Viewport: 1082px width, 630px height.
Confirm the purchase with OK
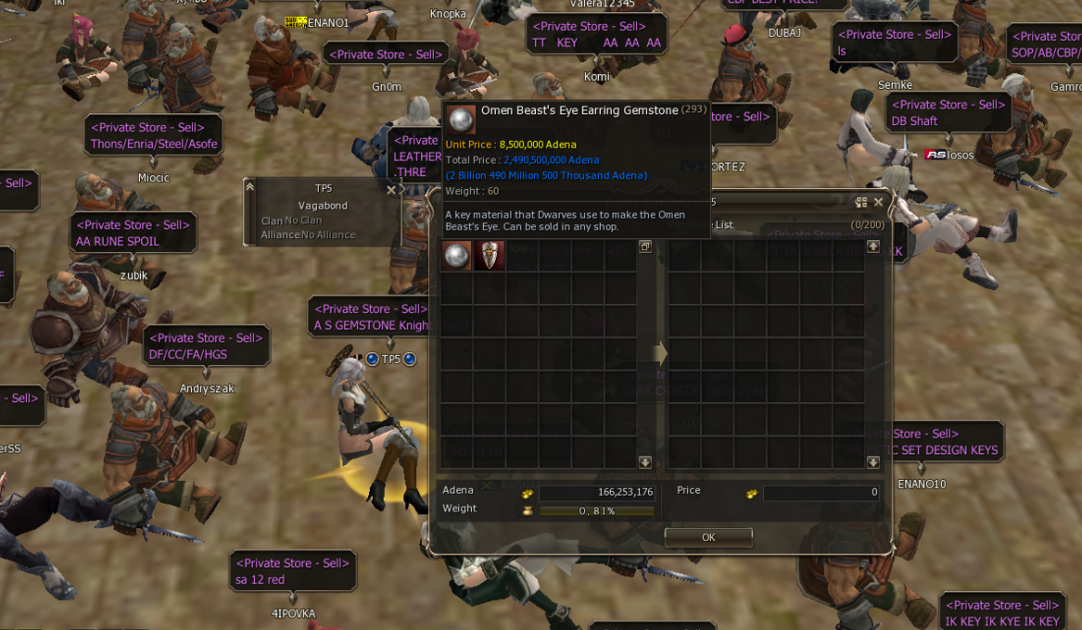pyautogui.click(x=708, y=538)
